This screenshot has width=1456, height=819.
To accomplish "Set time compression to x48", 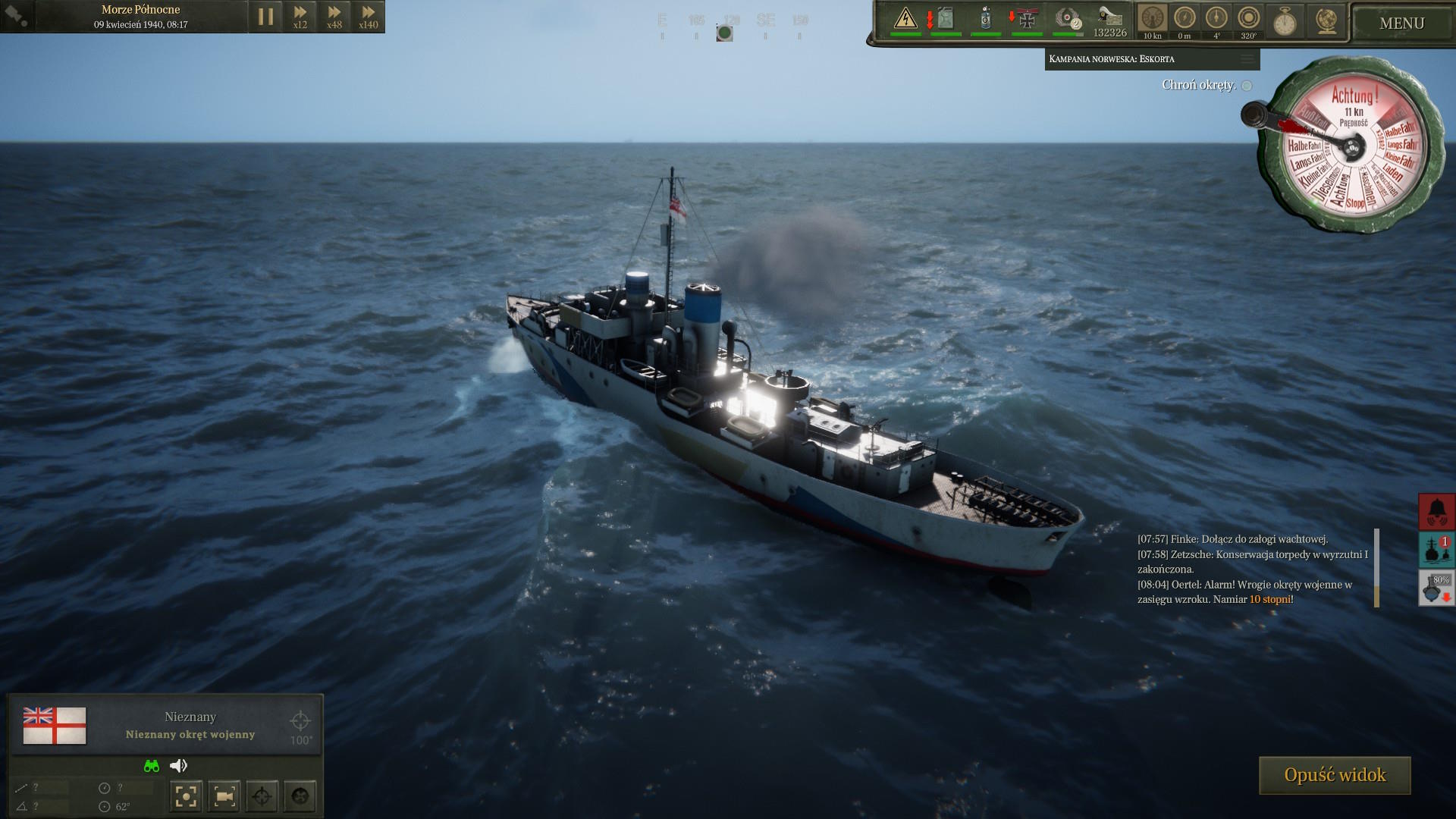I will [x=334, y=17].
